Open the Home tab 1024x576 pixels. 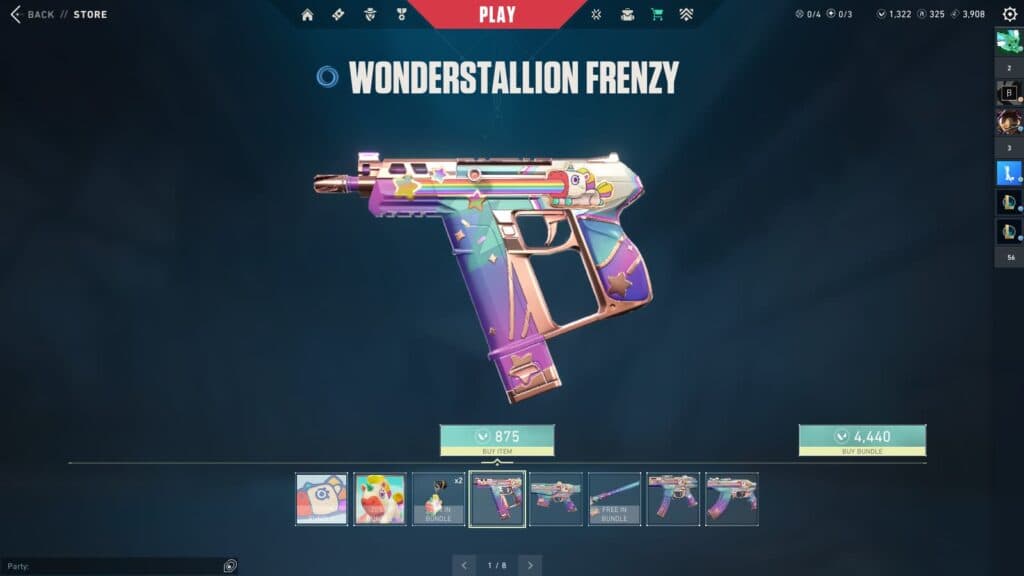tap(307, 15)
